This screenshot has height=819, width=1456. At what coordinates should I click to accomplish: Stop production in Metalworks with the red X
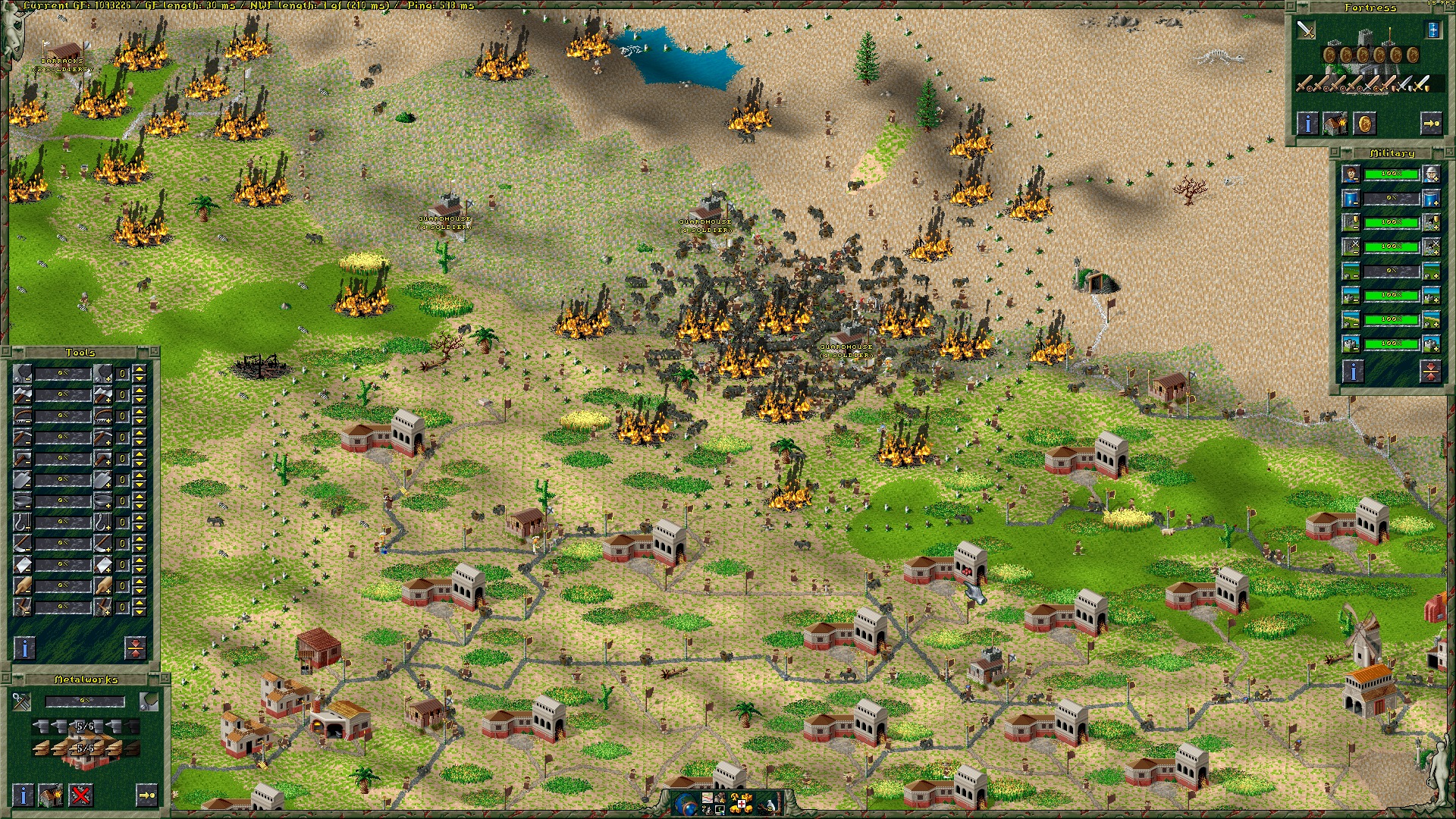[x=80, y=795]
